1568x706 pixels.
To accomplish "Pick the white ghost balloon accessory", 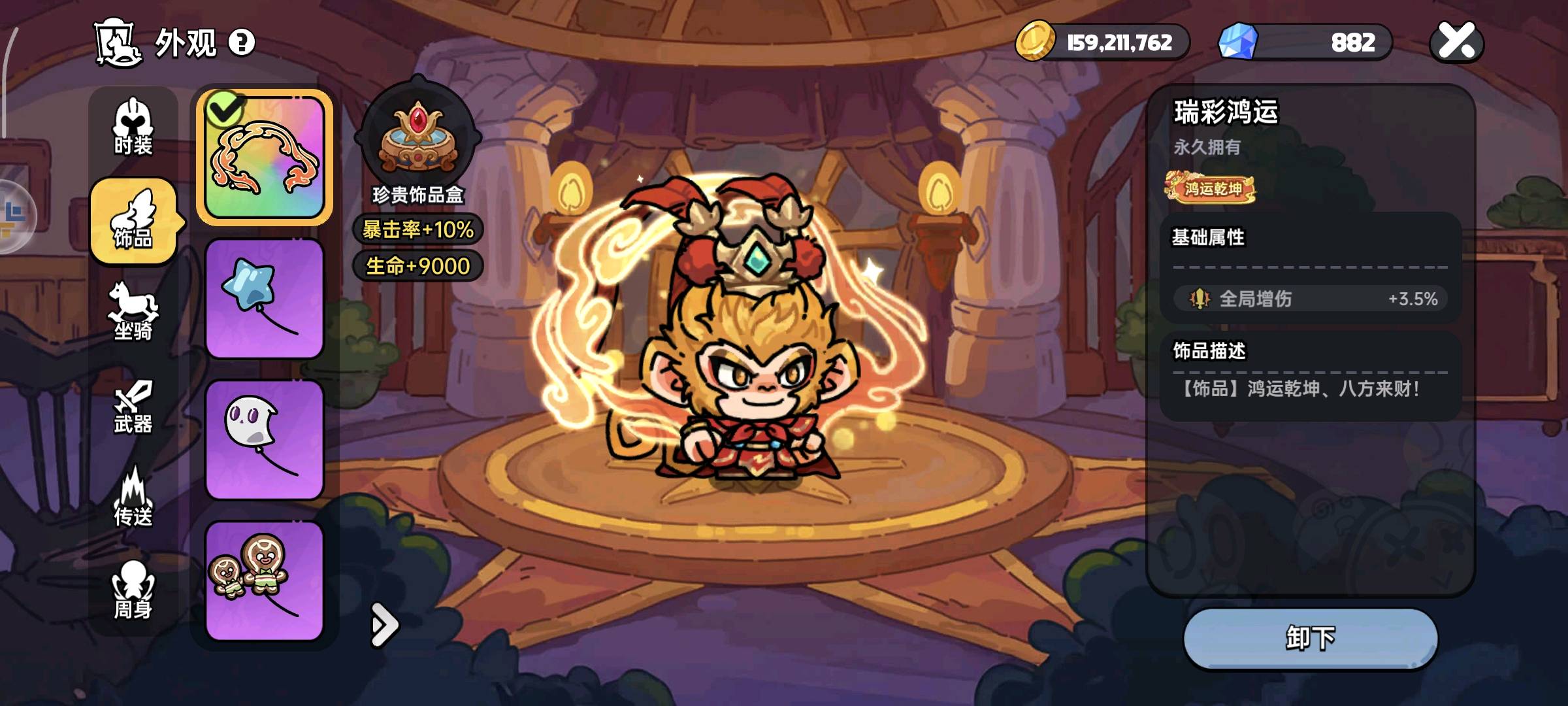I will [x=265, y=440].
